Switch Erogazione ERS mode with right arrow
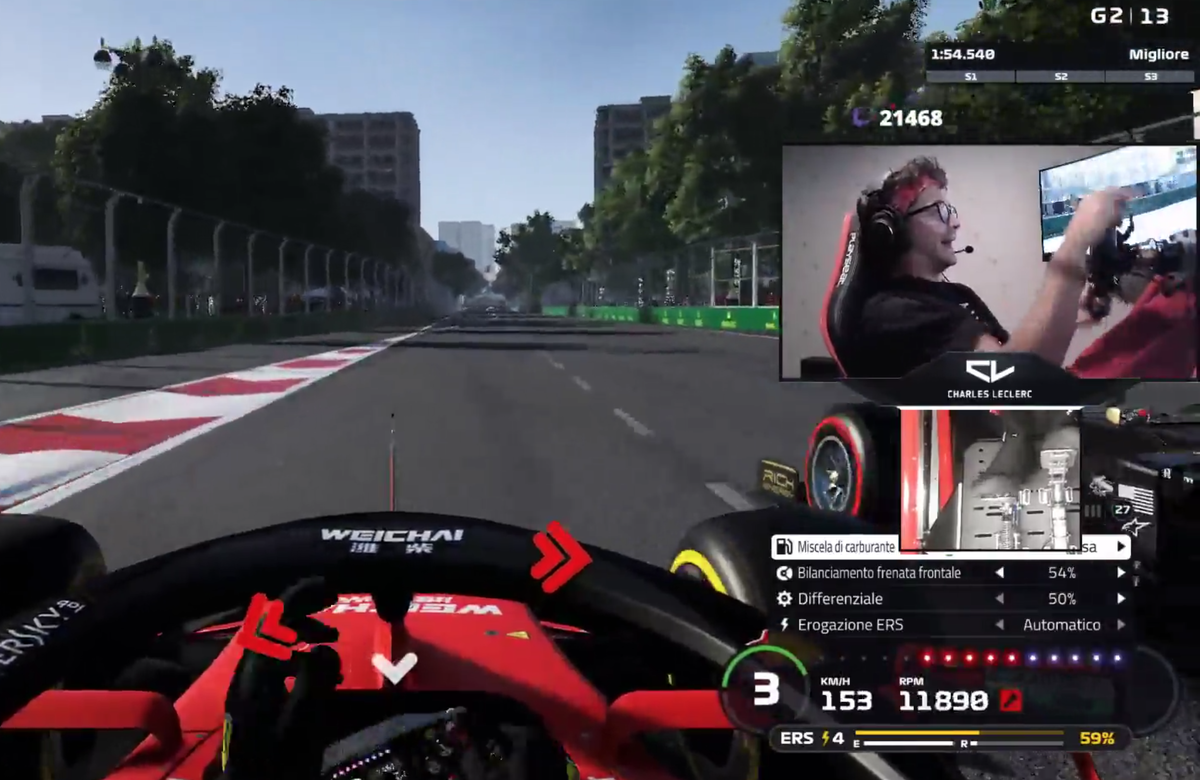The width and height of the screenshot is (1200, 780). click(1121, 625)
